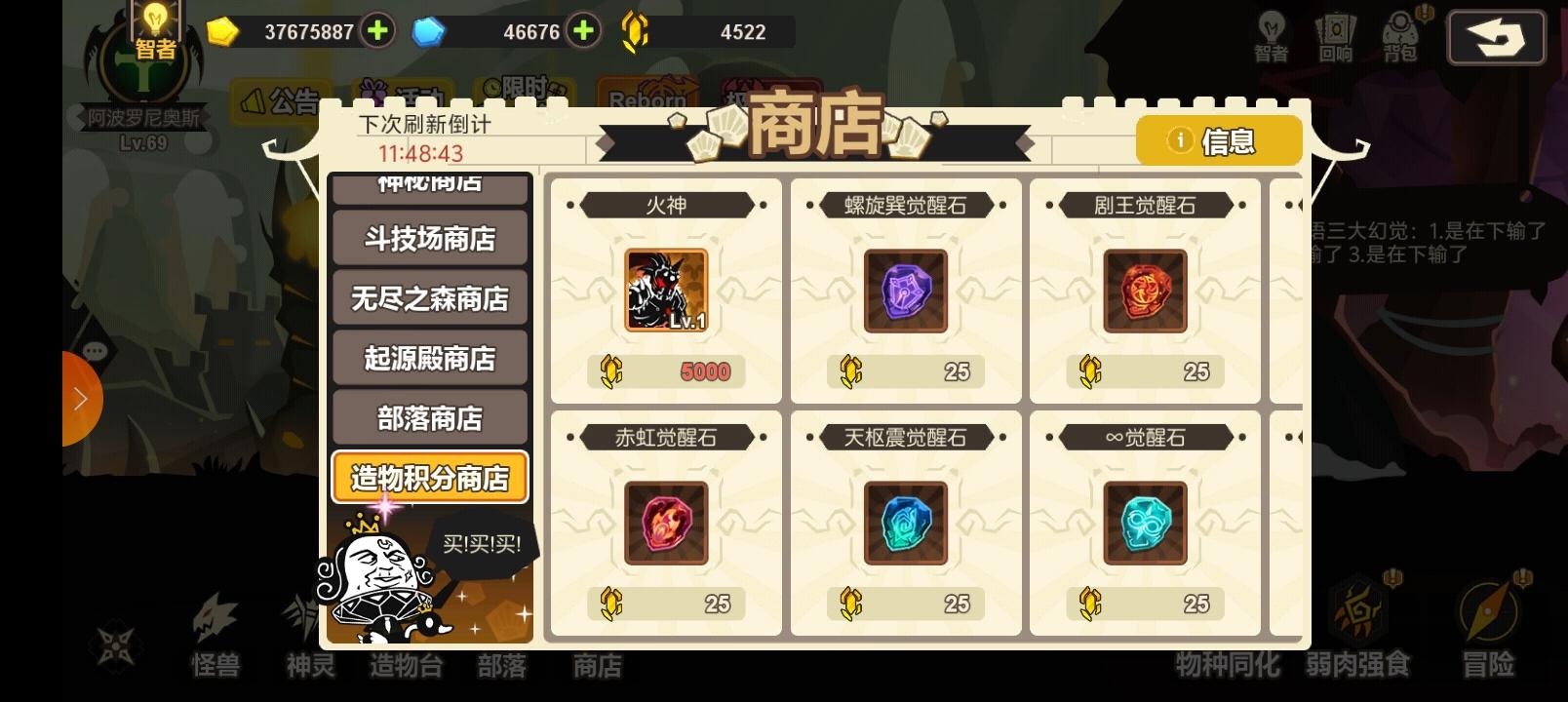Choose the 起源殿商店 category
This screenshot has width=1568, height=702.
(429, 358)
